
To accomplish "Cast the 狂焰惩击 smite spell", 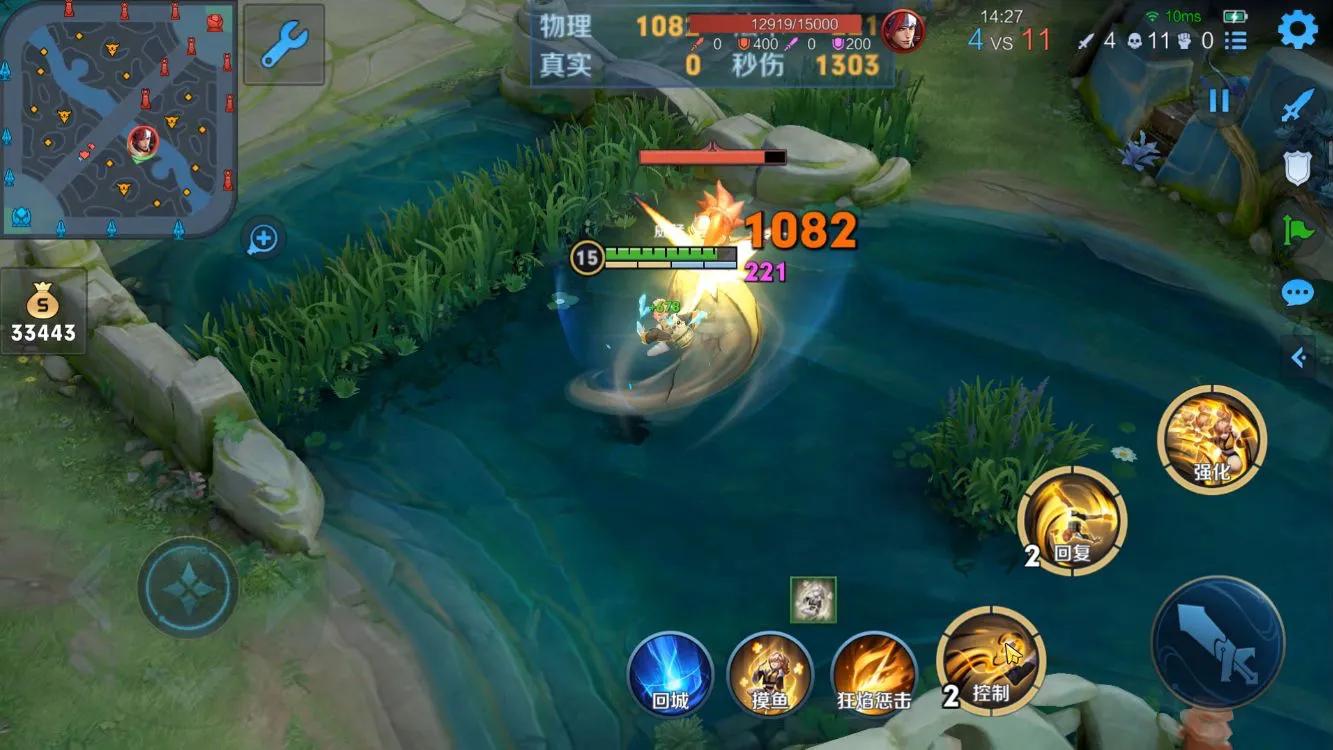I will pos(873,673).
